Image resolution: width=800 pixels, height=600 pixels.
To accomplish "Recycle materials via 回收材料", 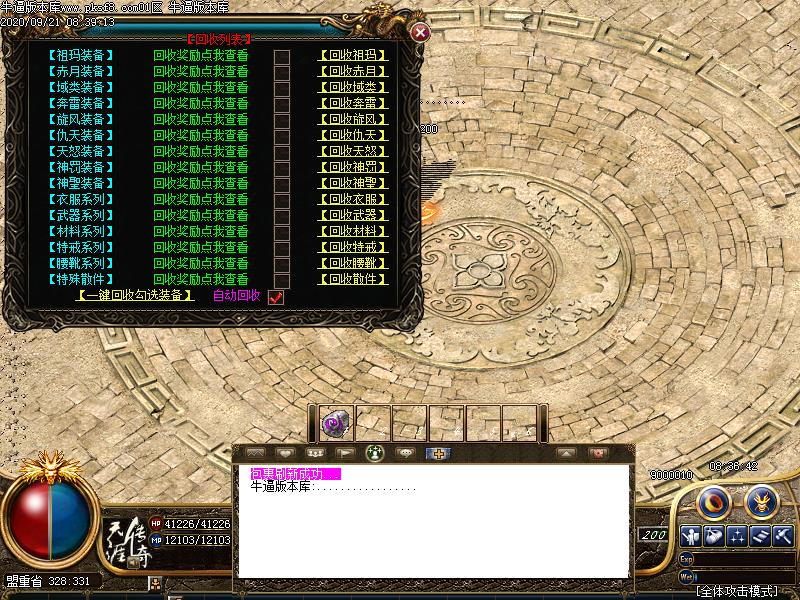I will tap(353, 232).
